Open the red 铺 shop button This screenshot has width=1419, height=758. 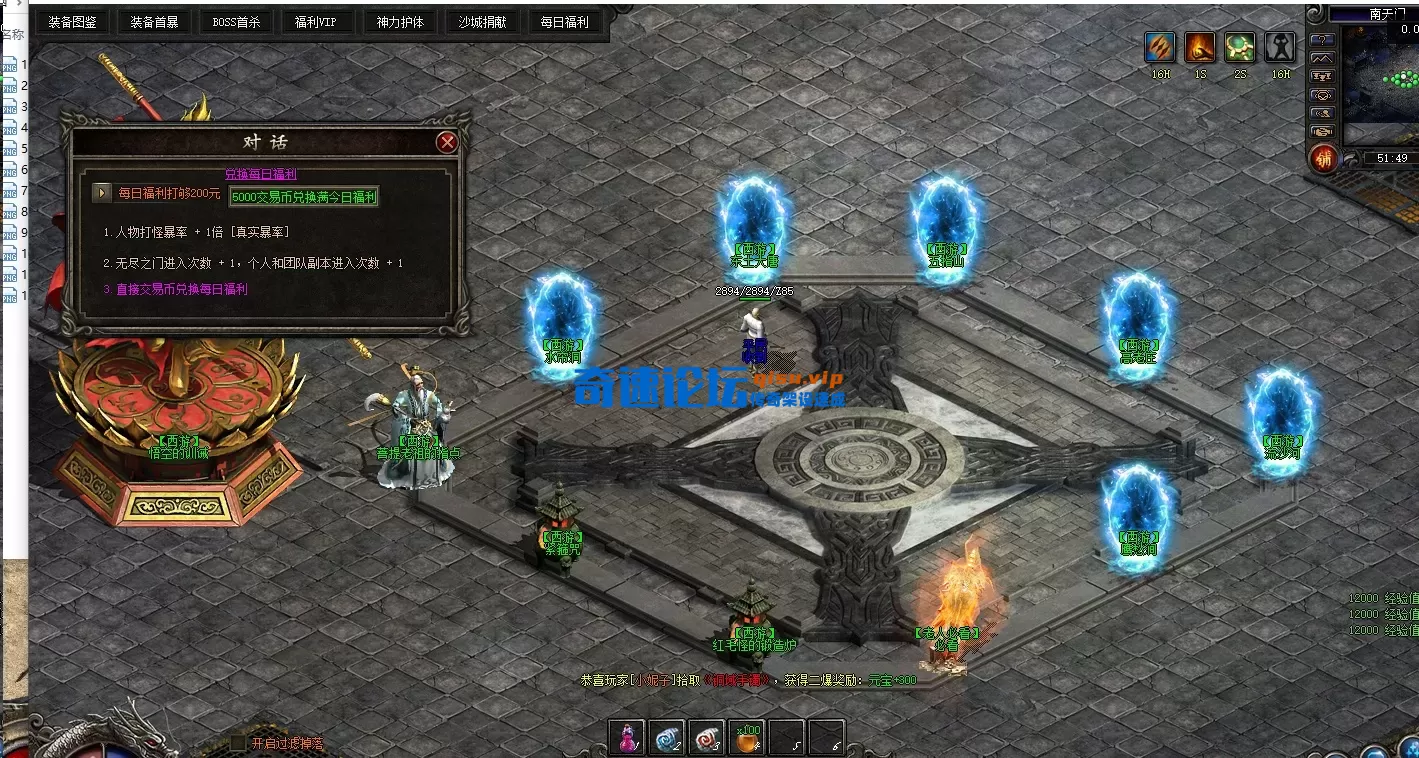pos(1324,158)
